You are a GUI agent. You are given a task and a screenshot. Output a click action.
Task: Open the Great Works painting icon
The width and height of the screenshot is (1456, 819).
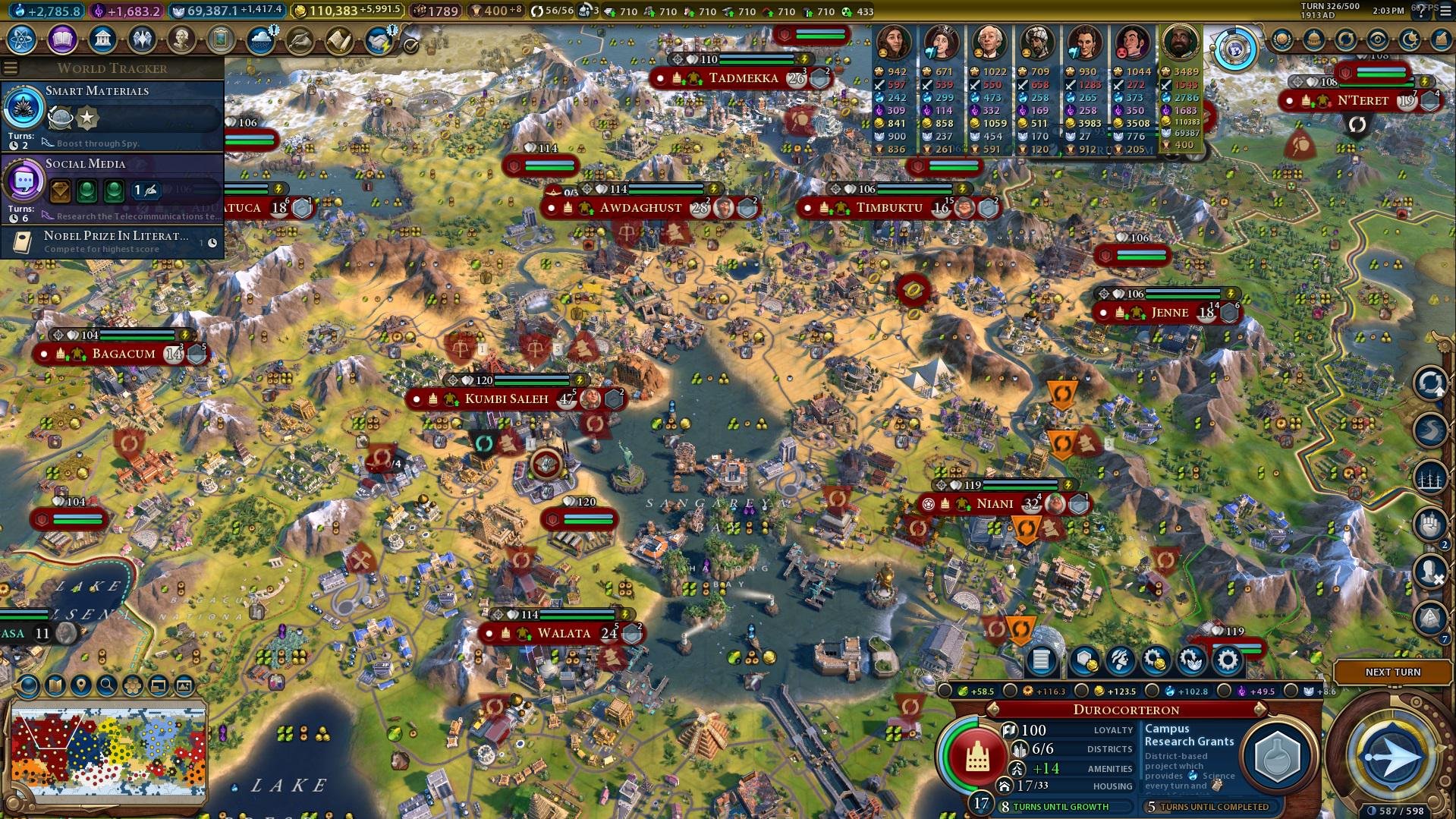click(221, 39)
